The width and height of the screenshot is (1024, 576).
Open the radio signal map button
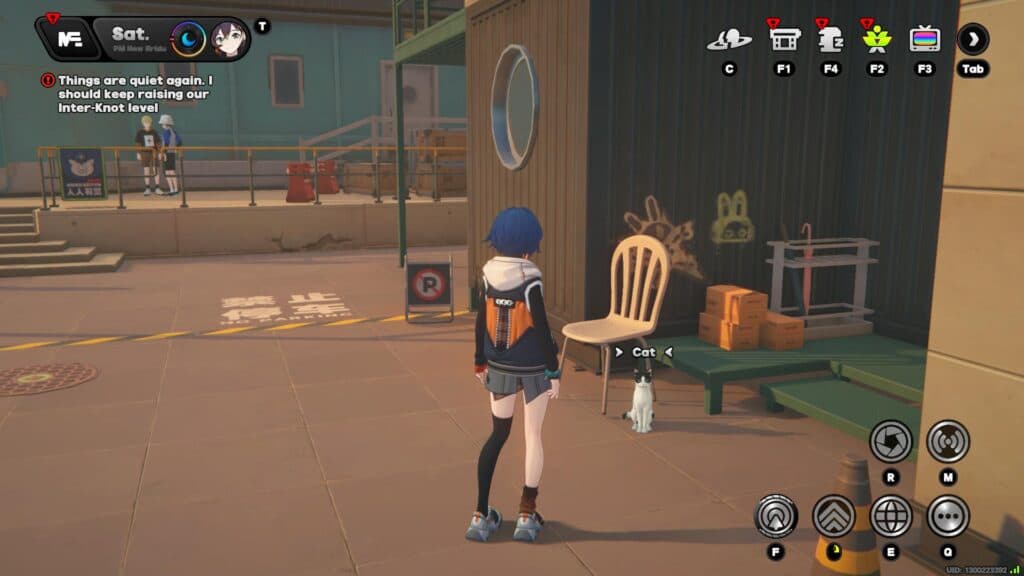[x=947, y=440]
